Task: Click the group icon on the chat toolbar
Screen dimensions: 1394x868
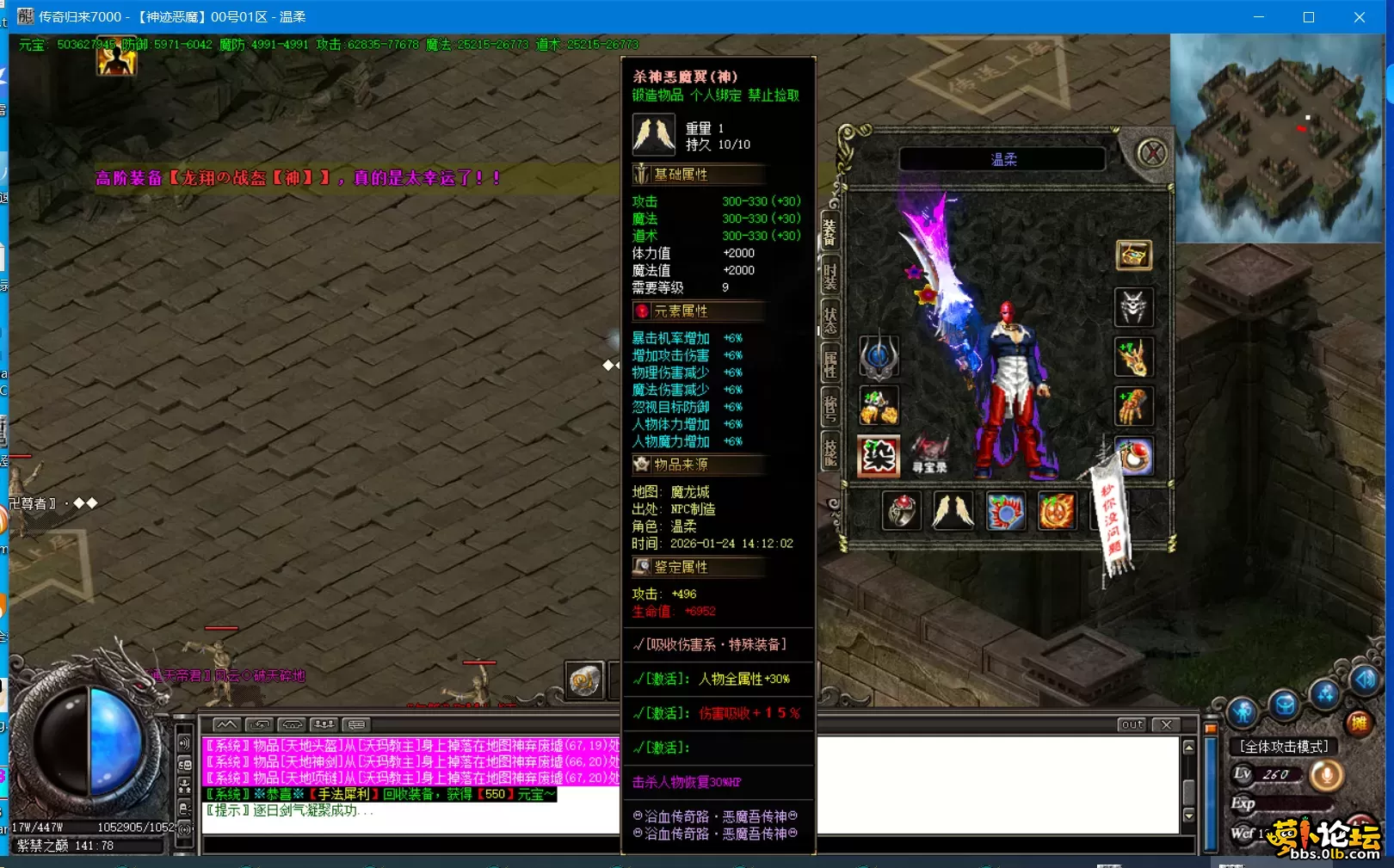Action: click(324, 723)
